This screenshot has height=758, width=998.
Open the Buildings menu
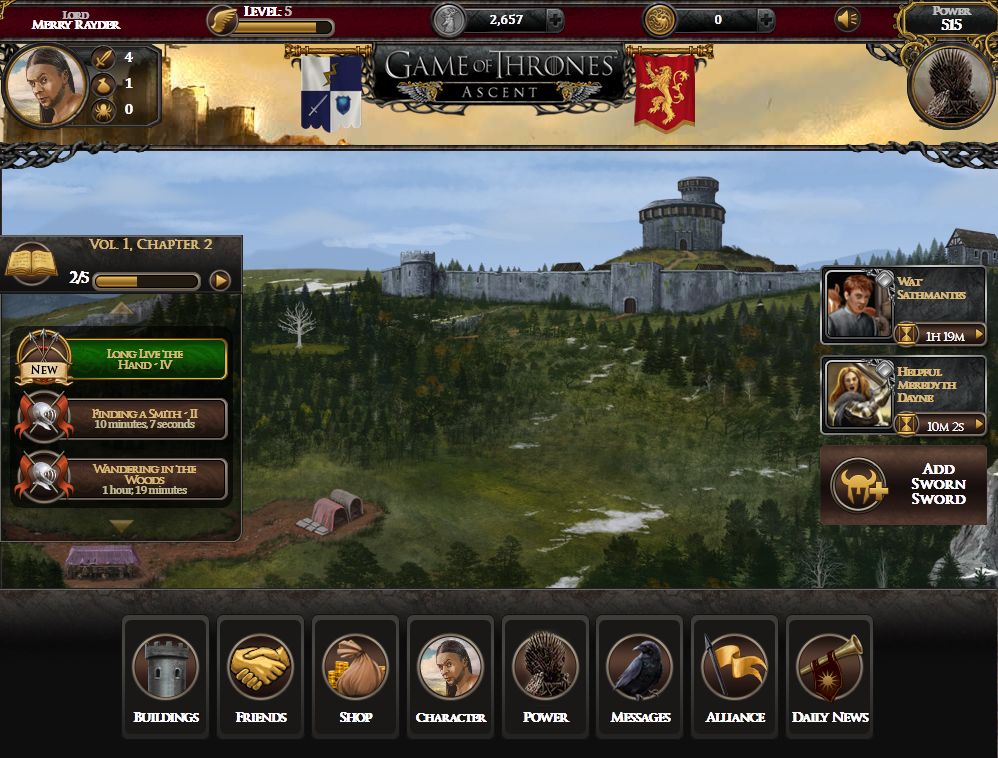tap(165, 675)
